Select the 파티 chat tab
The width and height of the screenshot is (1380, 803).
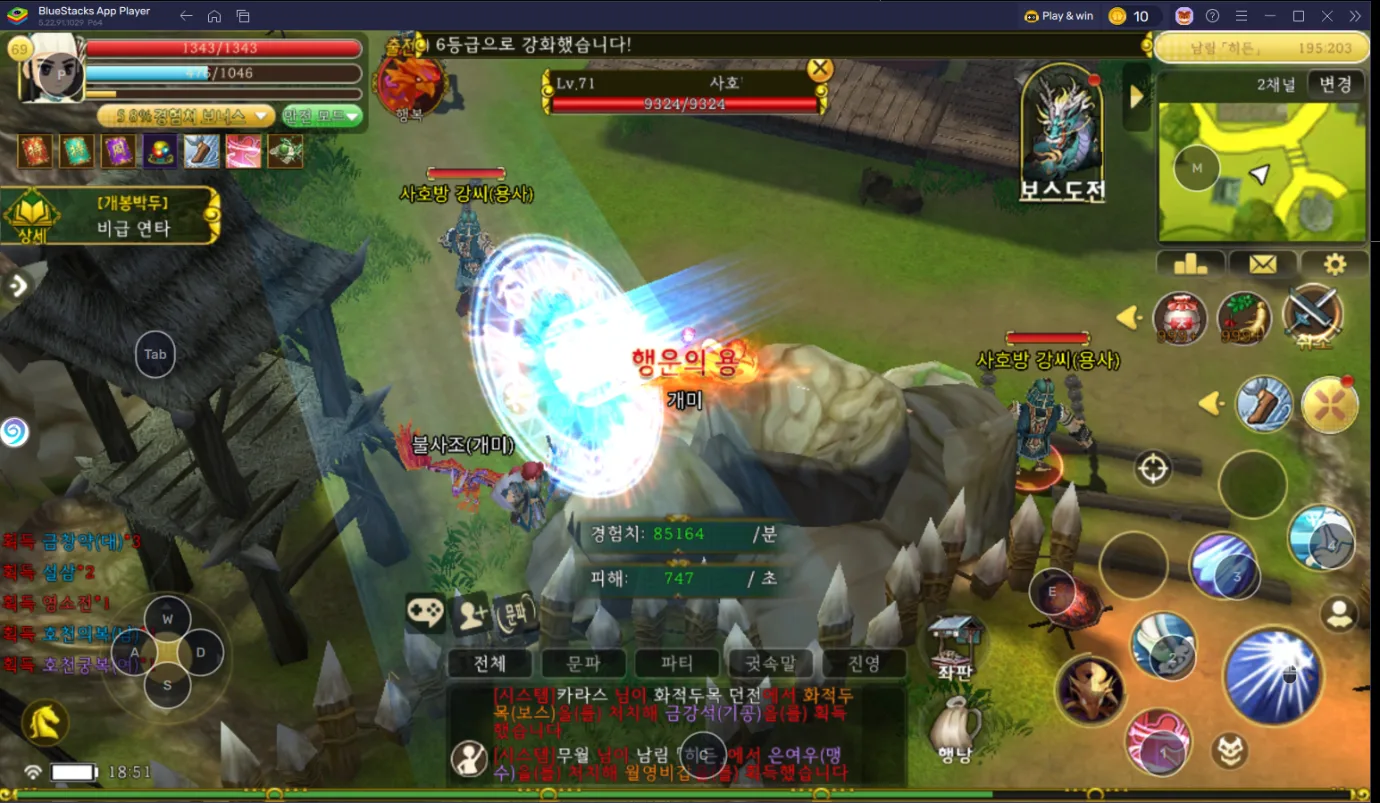[x=677, y=663]
